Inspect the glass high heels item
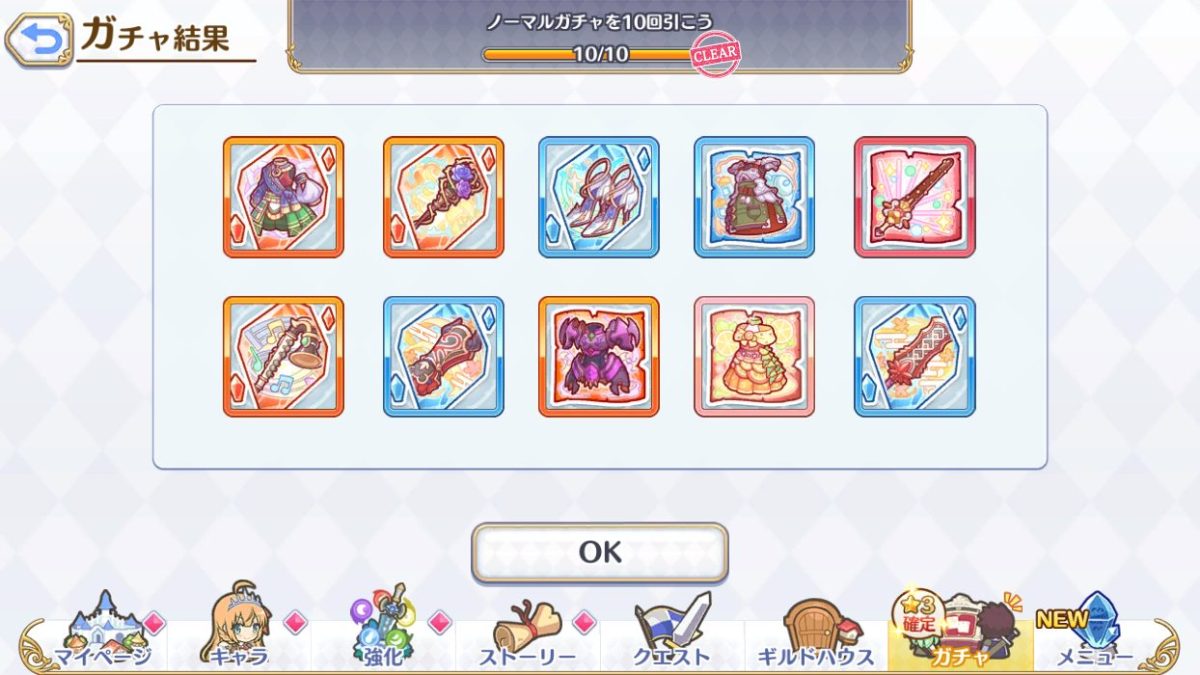 click(x=599, y=197)
